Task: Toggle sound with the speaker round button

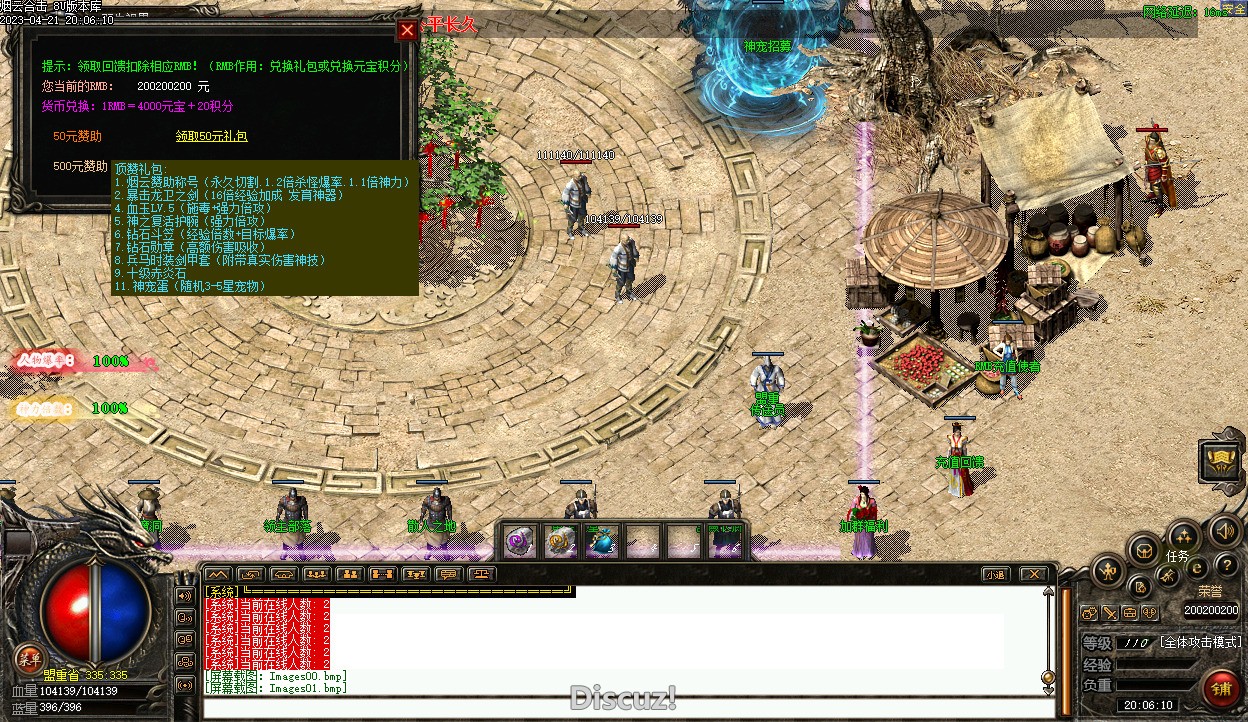Action: pyautogui.click(x=1224, y=530)
